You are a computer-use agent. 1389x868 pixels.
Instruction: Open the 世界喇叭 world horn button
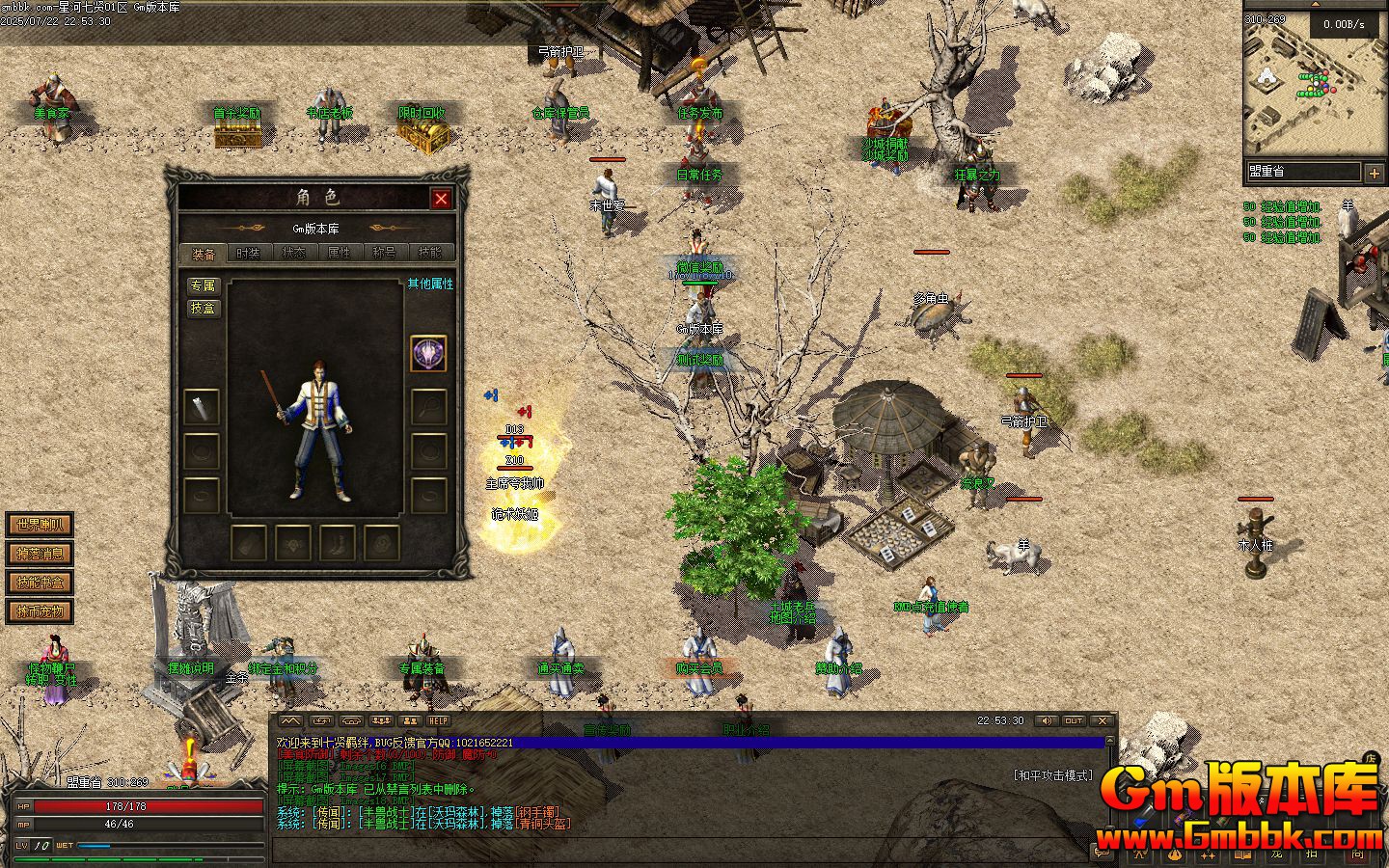[40, 526]
